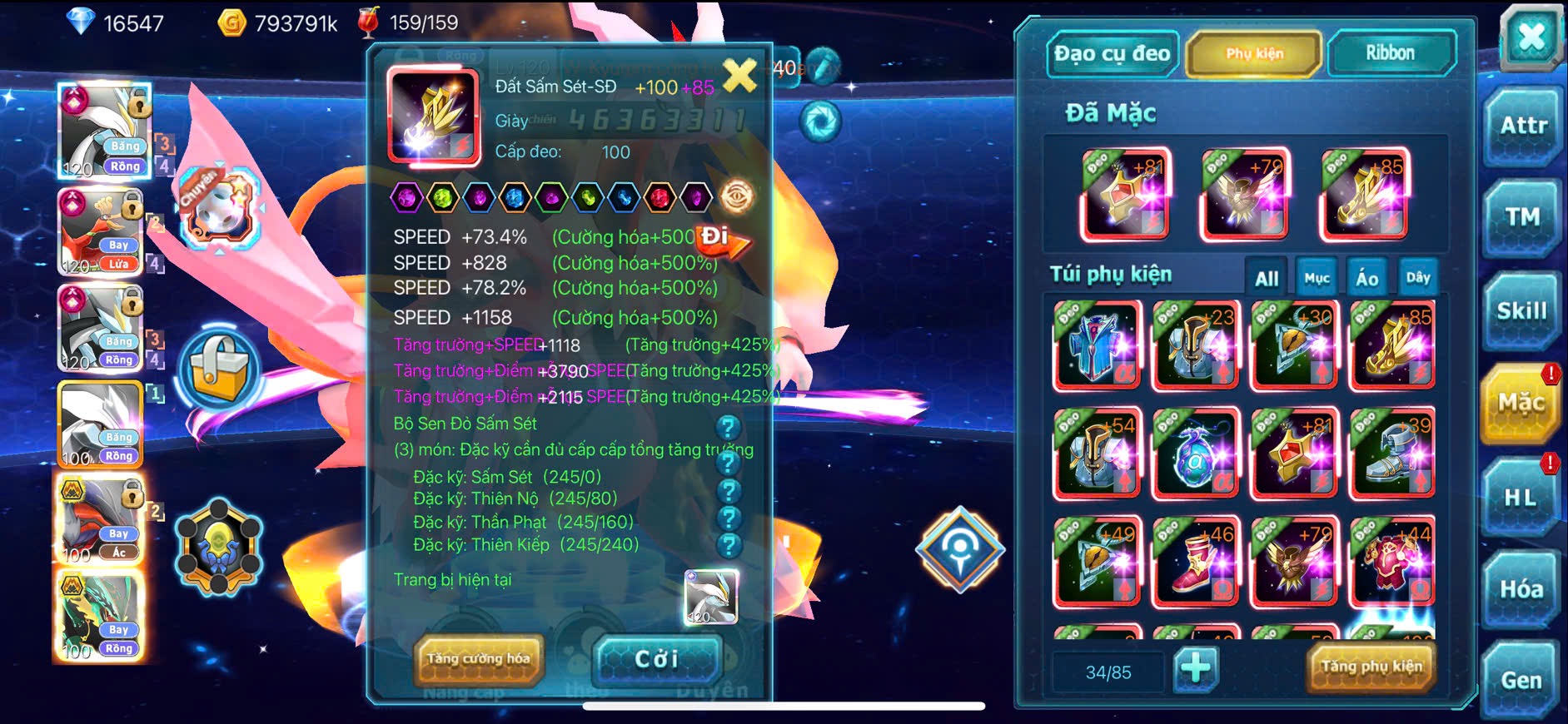The height and width of the screenshot is (724, 1568).
Task: Unequip item with the Cởi button
Action: click(x=656, y=659)
